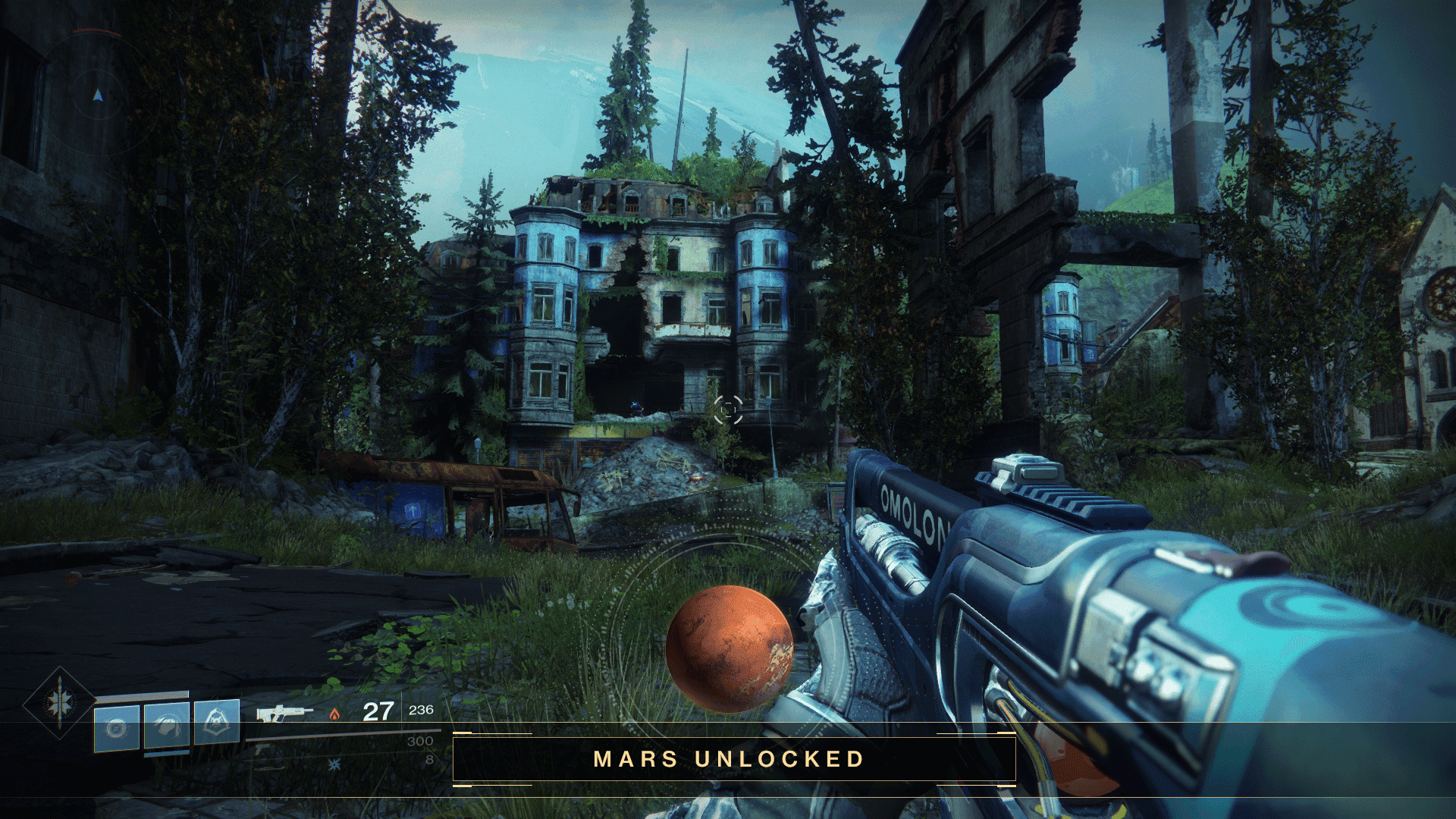Select the diamond-shaped super ability icon

59,703
